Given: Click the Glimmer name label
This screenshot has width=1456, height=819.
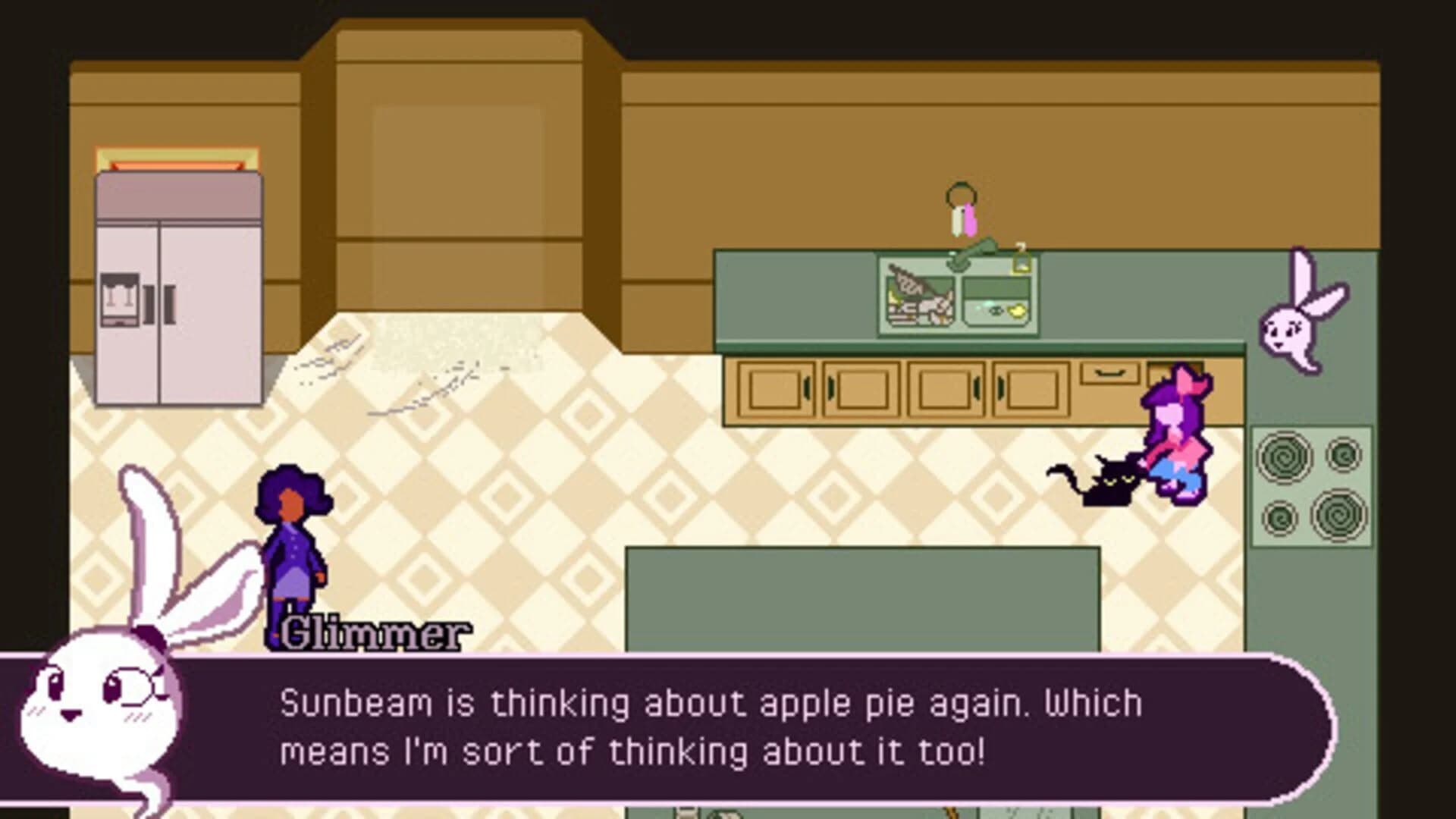Looking at the screenshot, I should click(x=373, y=631).
